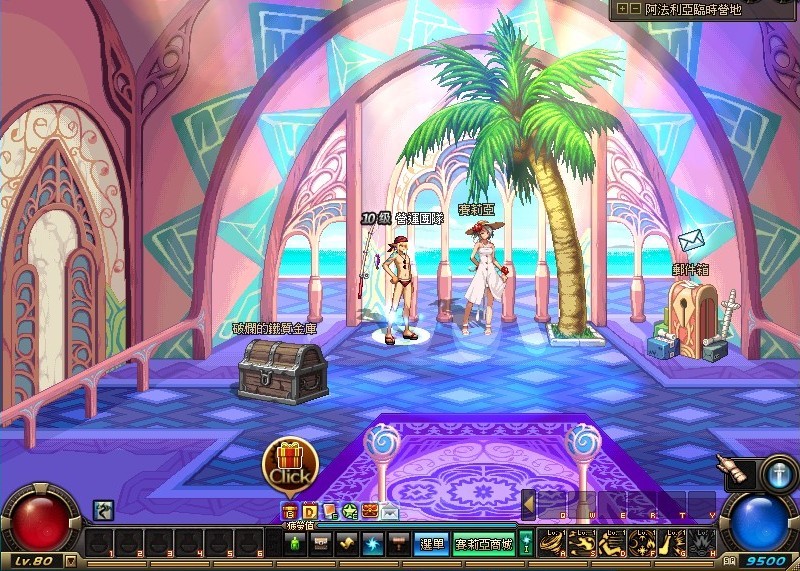Image resolution: width=800 pixels, height=571 pixels.
Task: Open the gift box Click event icon
Action: pos(290,466)
